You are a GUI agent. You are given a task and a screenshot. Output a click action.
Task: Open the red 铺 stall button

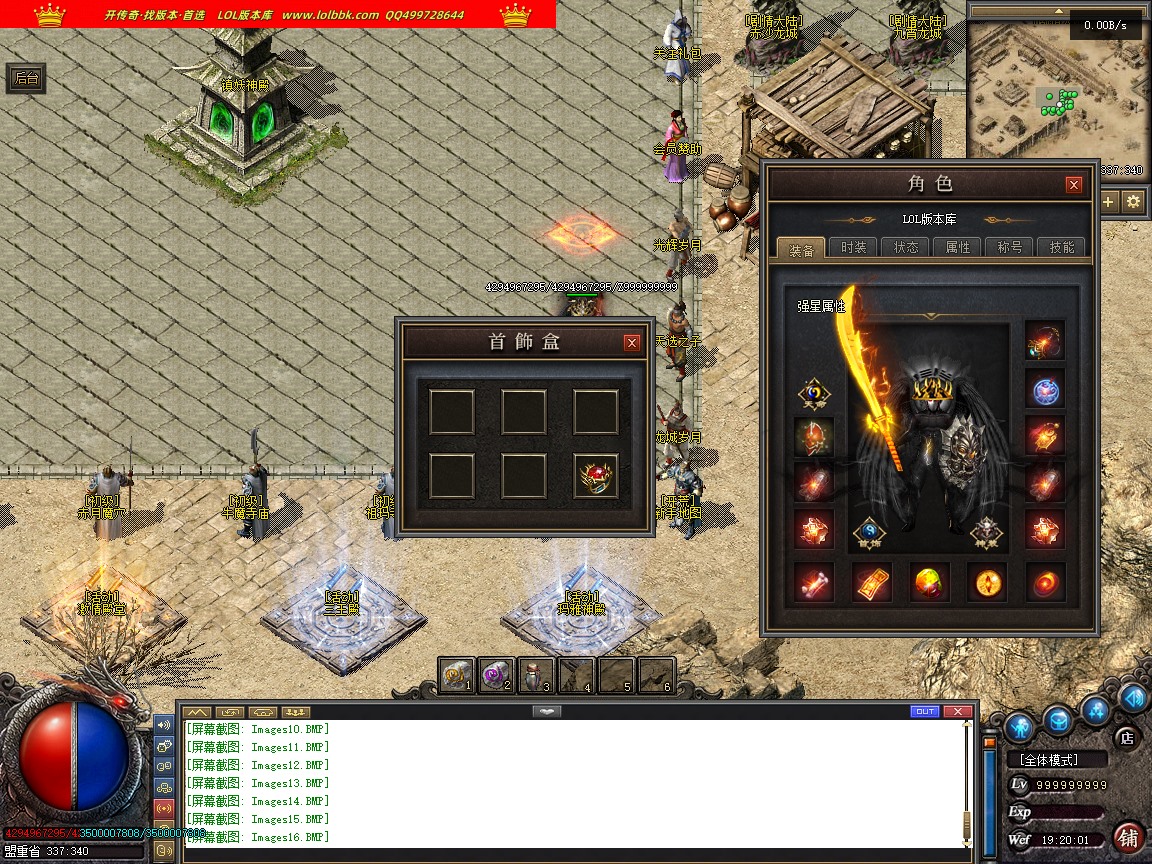tap(1129, 836)
